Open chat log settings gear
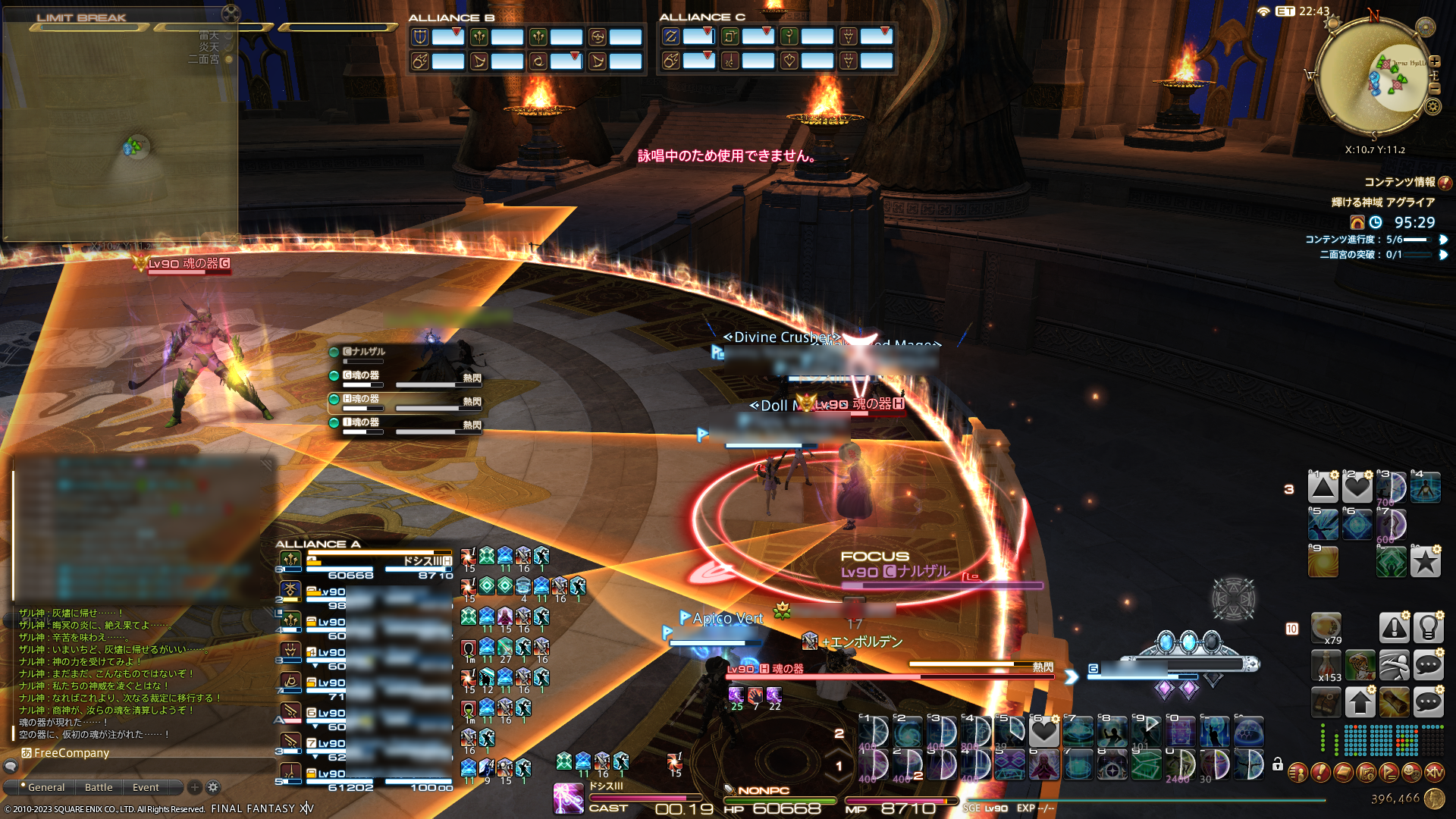 pyautogui.click(x=213, y=787)
